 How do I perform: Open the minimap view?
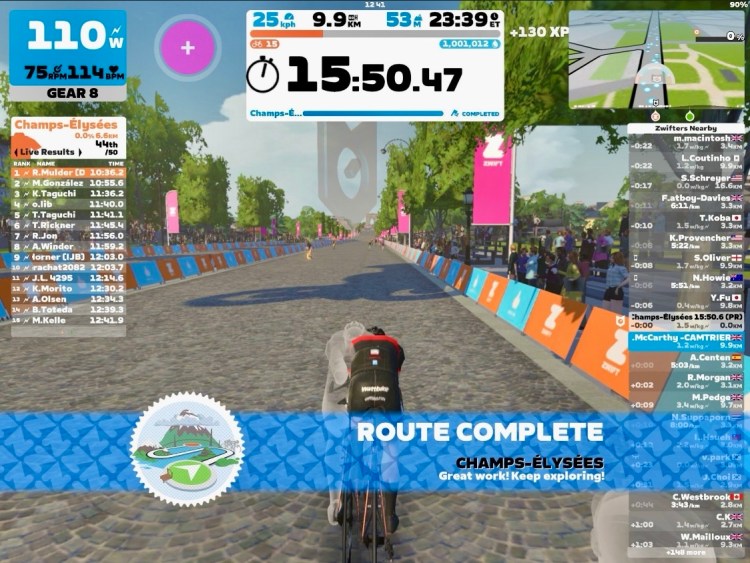point(656,59)
